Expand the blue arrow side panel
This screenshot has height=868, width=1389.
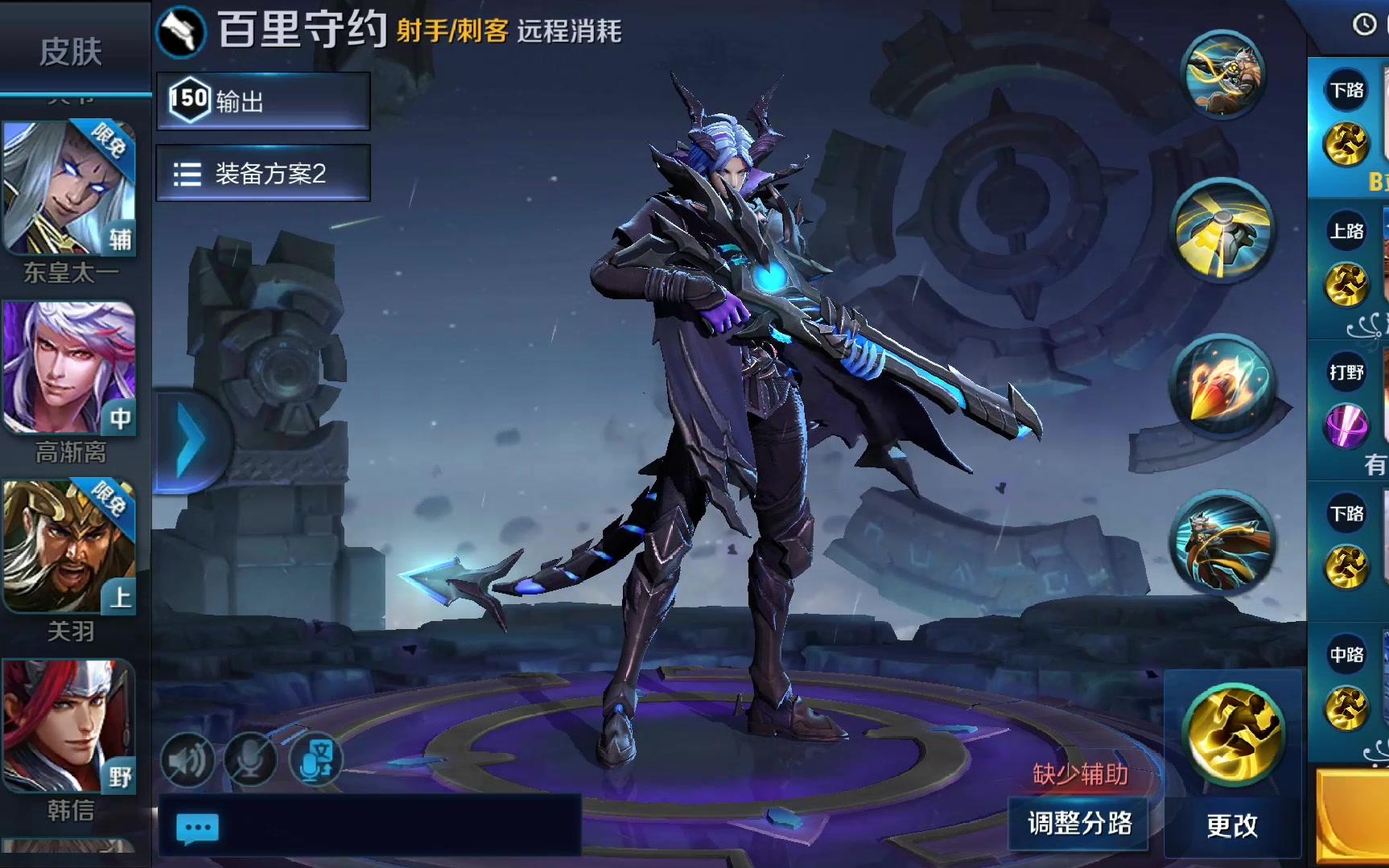click(x=190, y=442)
